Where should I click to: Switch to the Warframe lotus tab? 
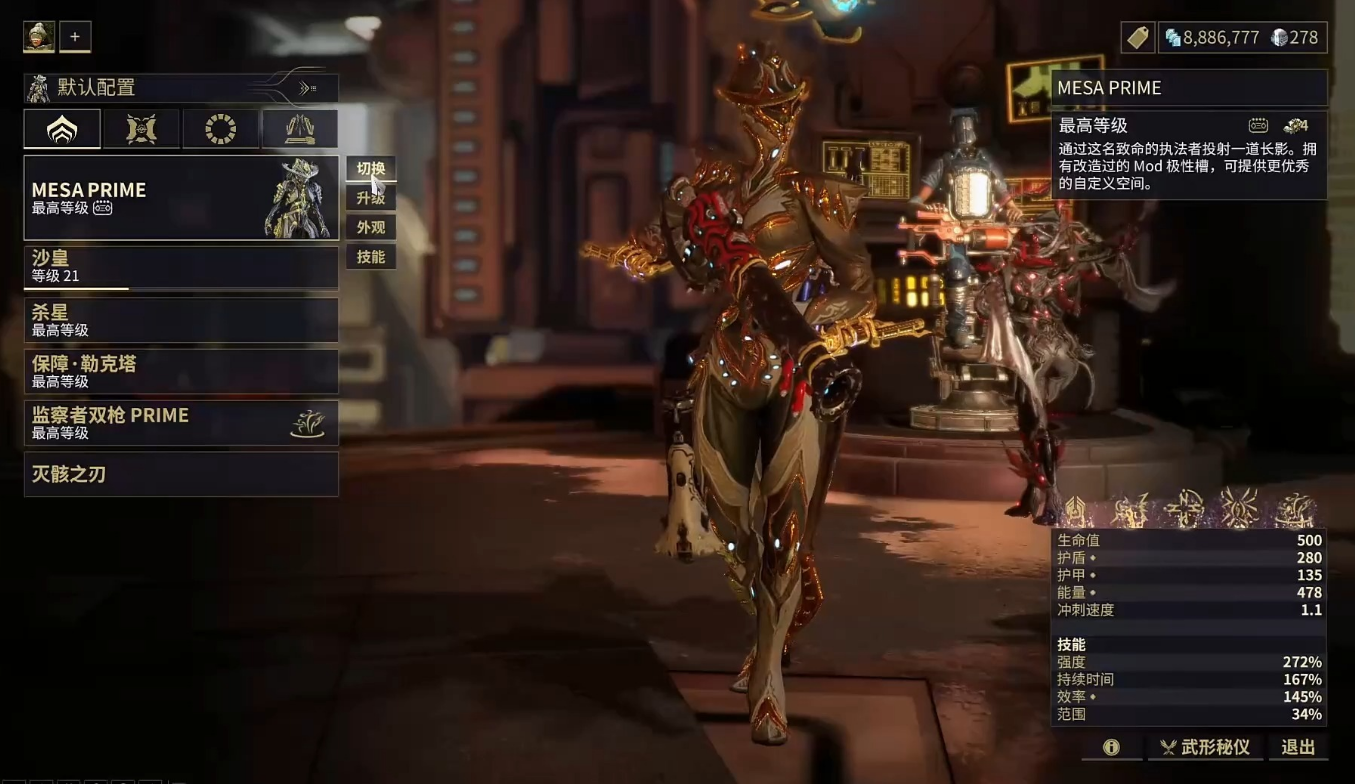pos(62,129)
